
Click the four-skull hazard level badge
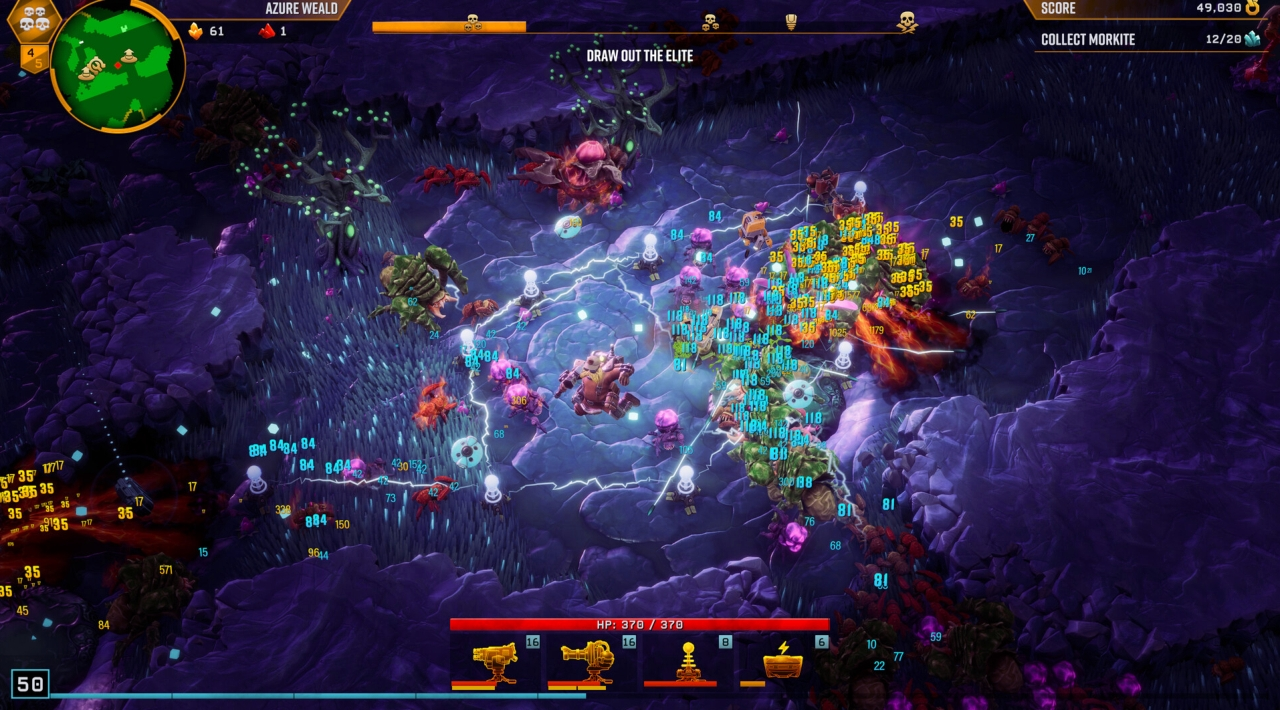pyautogui.click(x=34, y=19)
